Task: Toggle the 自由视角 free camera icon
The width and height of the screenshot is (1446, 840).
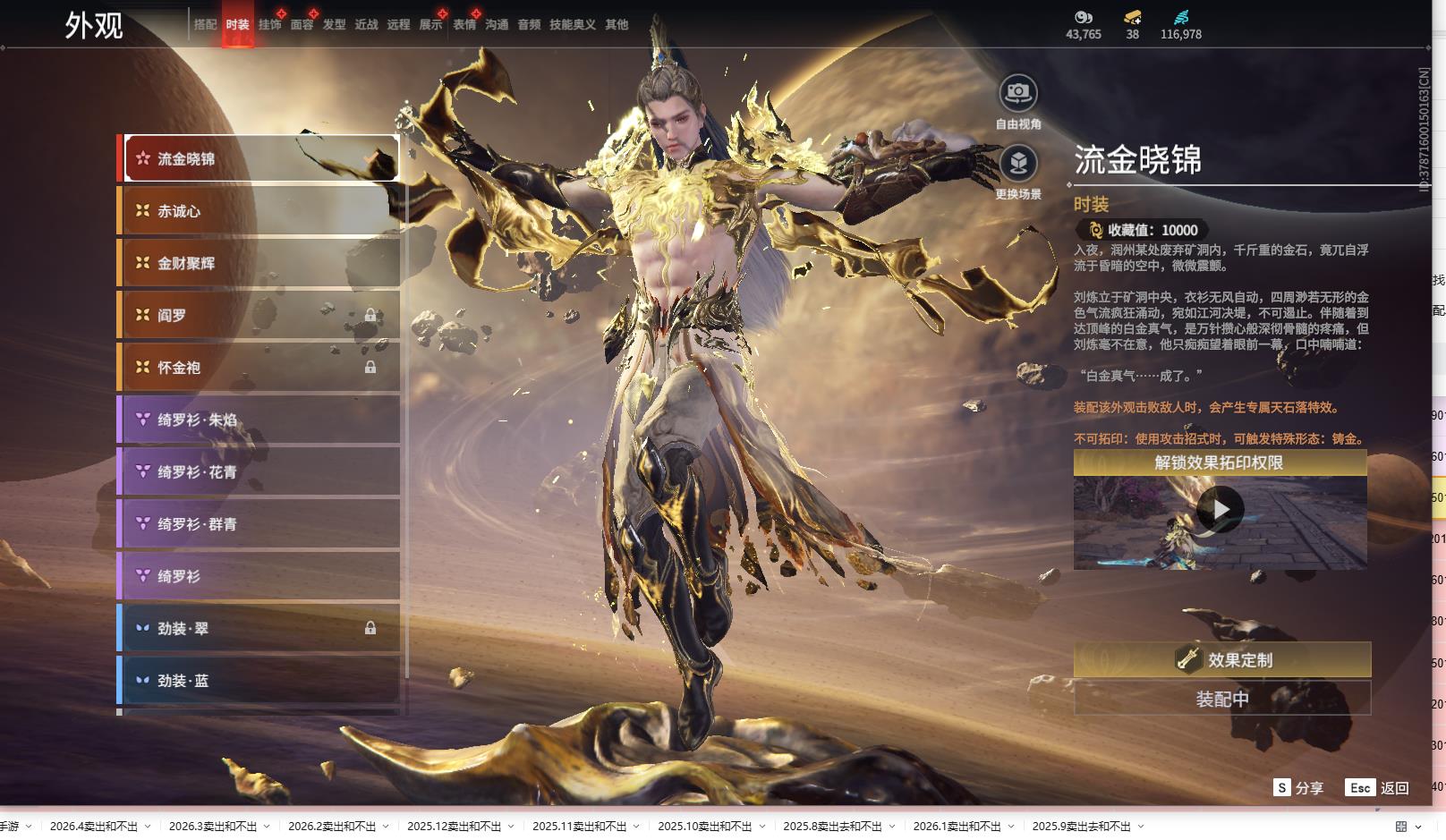Action: coord(1018,93)
